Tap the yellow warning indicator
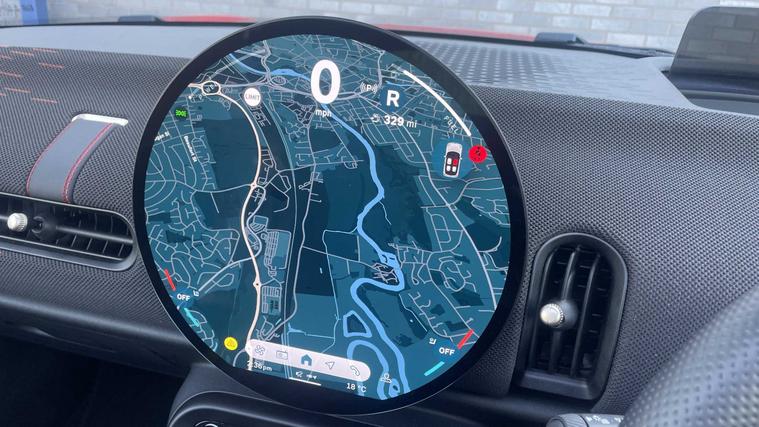Viewport: 759px width, 427px height. (x=231, y=343)
